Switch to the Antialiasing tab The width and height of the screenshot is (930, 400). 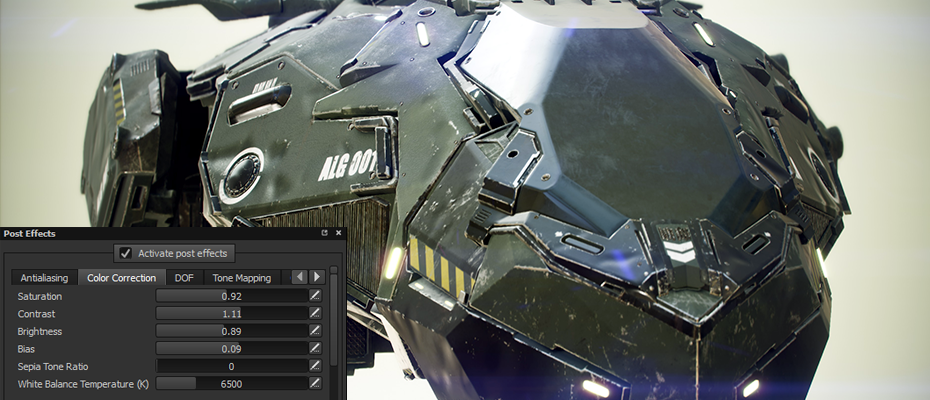coord(44,277)
